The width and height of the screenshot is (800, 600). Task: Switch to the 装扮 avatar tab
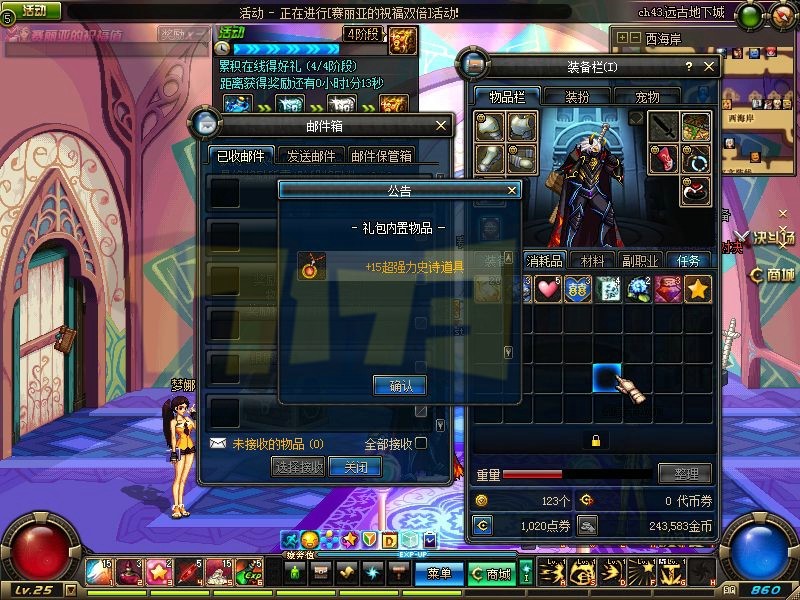(x=577, y=97)
